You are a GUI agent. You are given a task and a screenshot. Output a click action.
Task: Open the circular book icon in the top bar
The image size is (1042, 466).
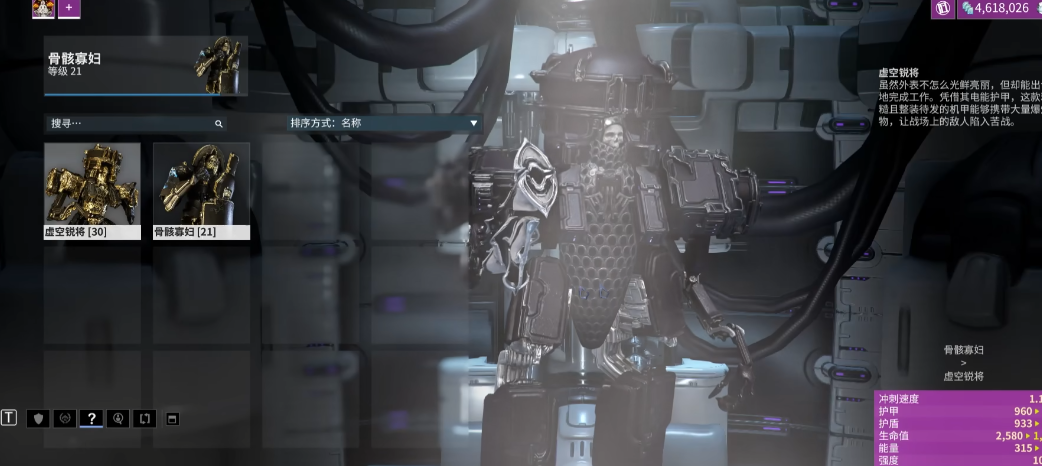click(x=942, y=8)
